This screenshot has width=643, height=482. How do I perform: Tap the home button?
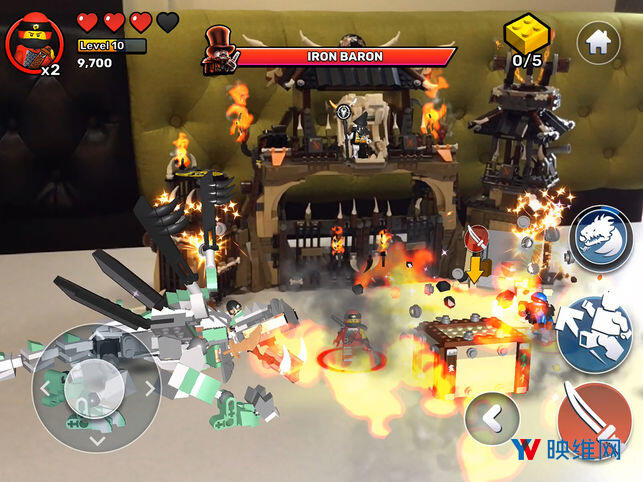click(598, 42)
